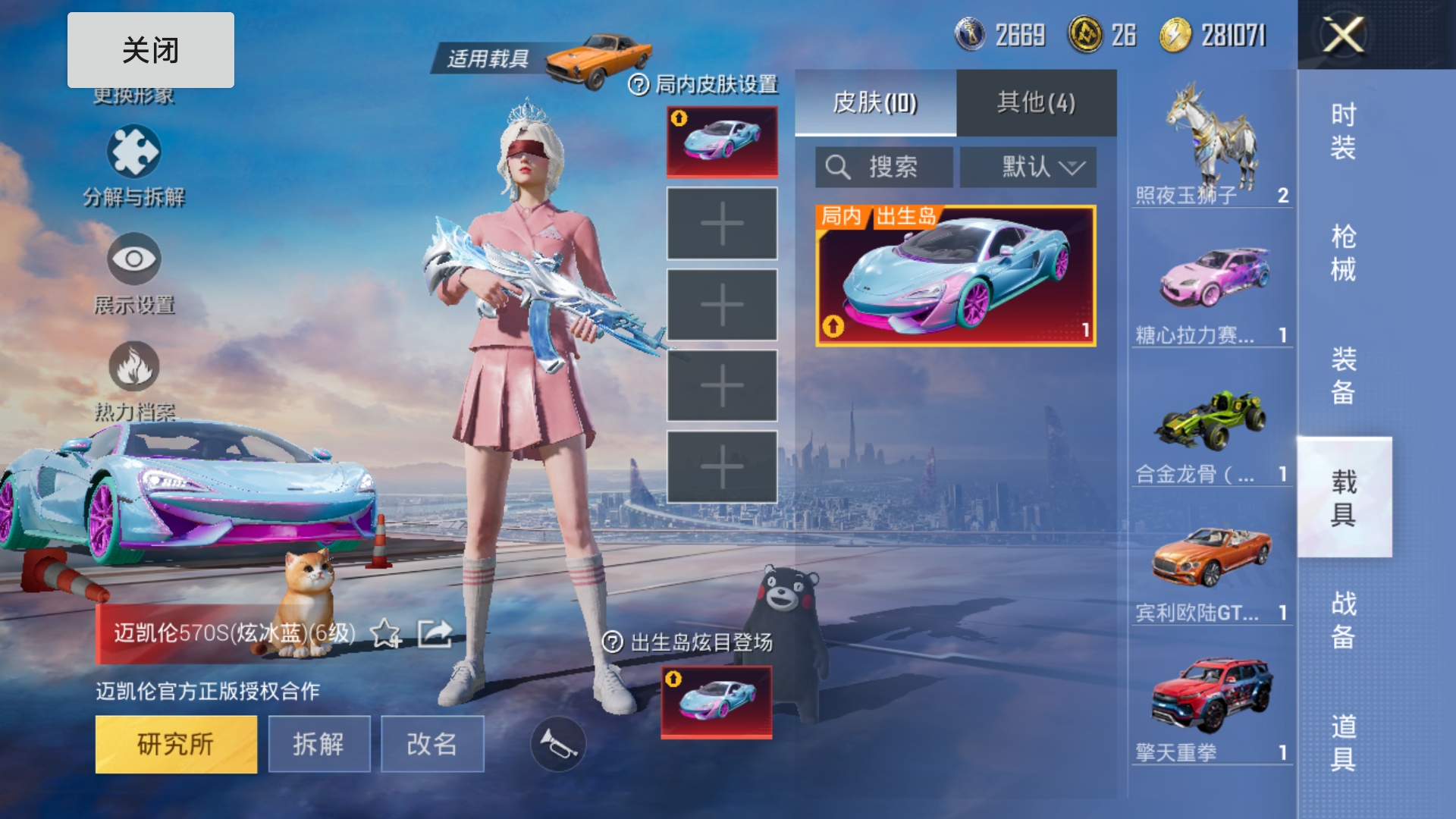Select the blue McLaren skin card

[955, 276]
